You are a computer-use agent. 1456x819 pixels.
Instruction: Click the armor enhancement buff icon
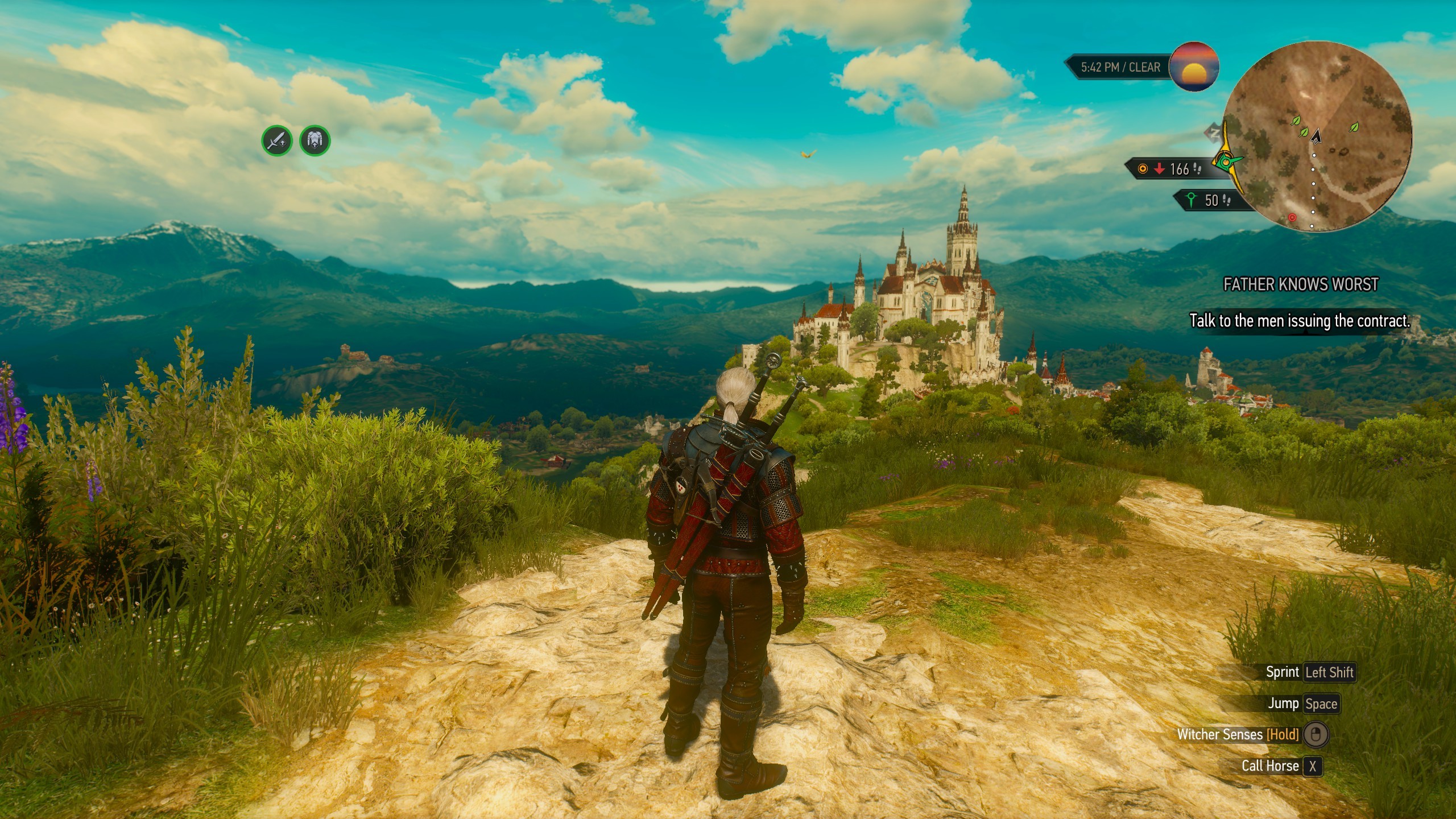pyautogui.click(x=315, y=140)
